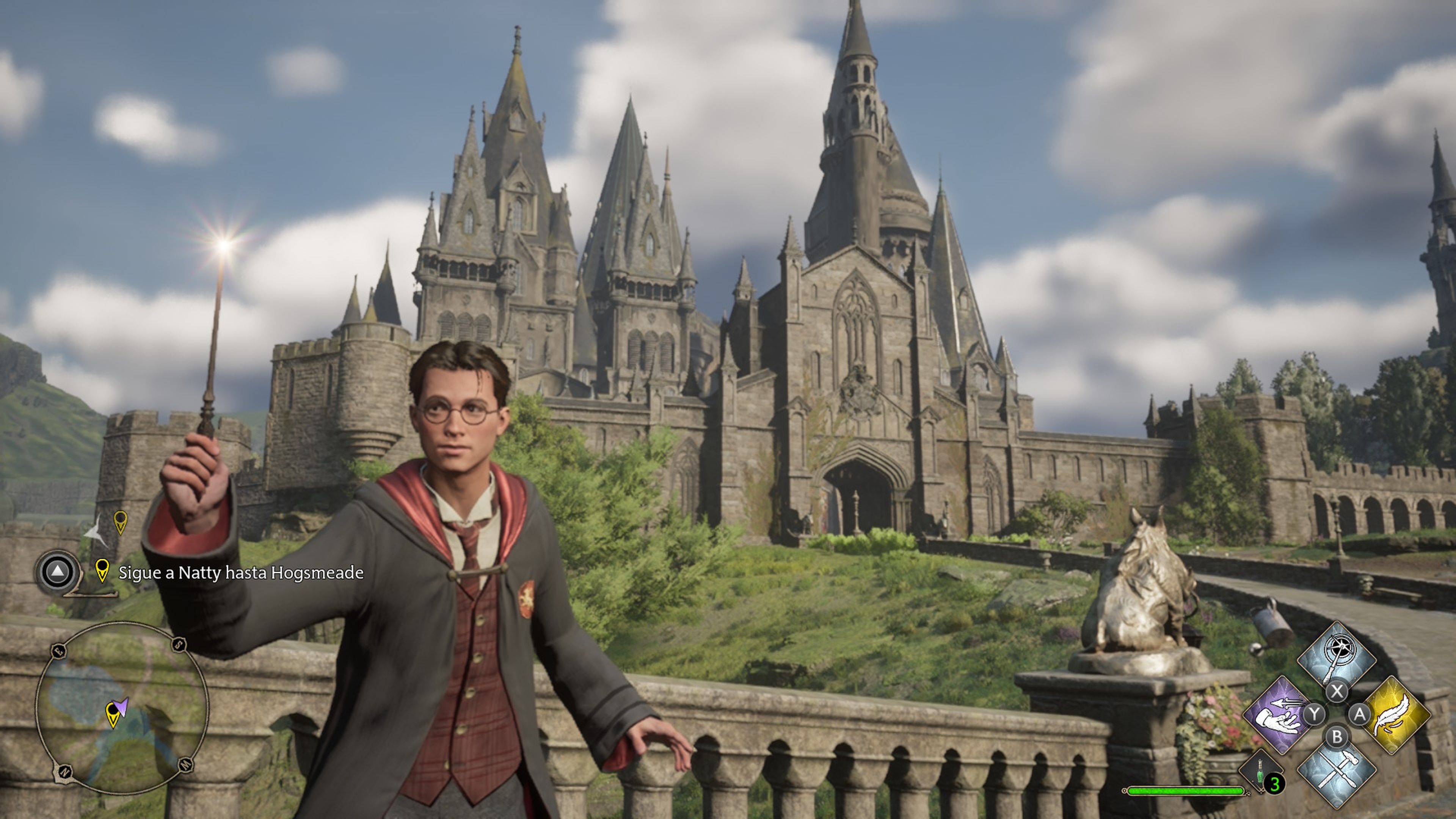Screen dimensions: 1456x819
Task: Click the yellow pin icon beside the objective text
Action: click(x=102, y=571)
